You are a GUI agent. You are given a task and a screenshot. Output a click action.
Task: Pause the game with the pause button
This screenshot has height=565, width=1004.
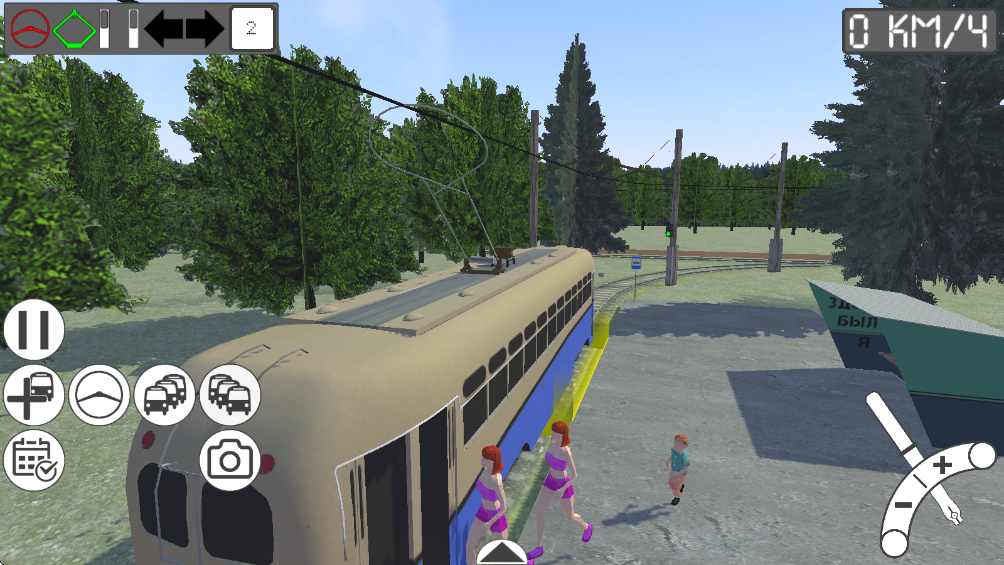(34, 331)
